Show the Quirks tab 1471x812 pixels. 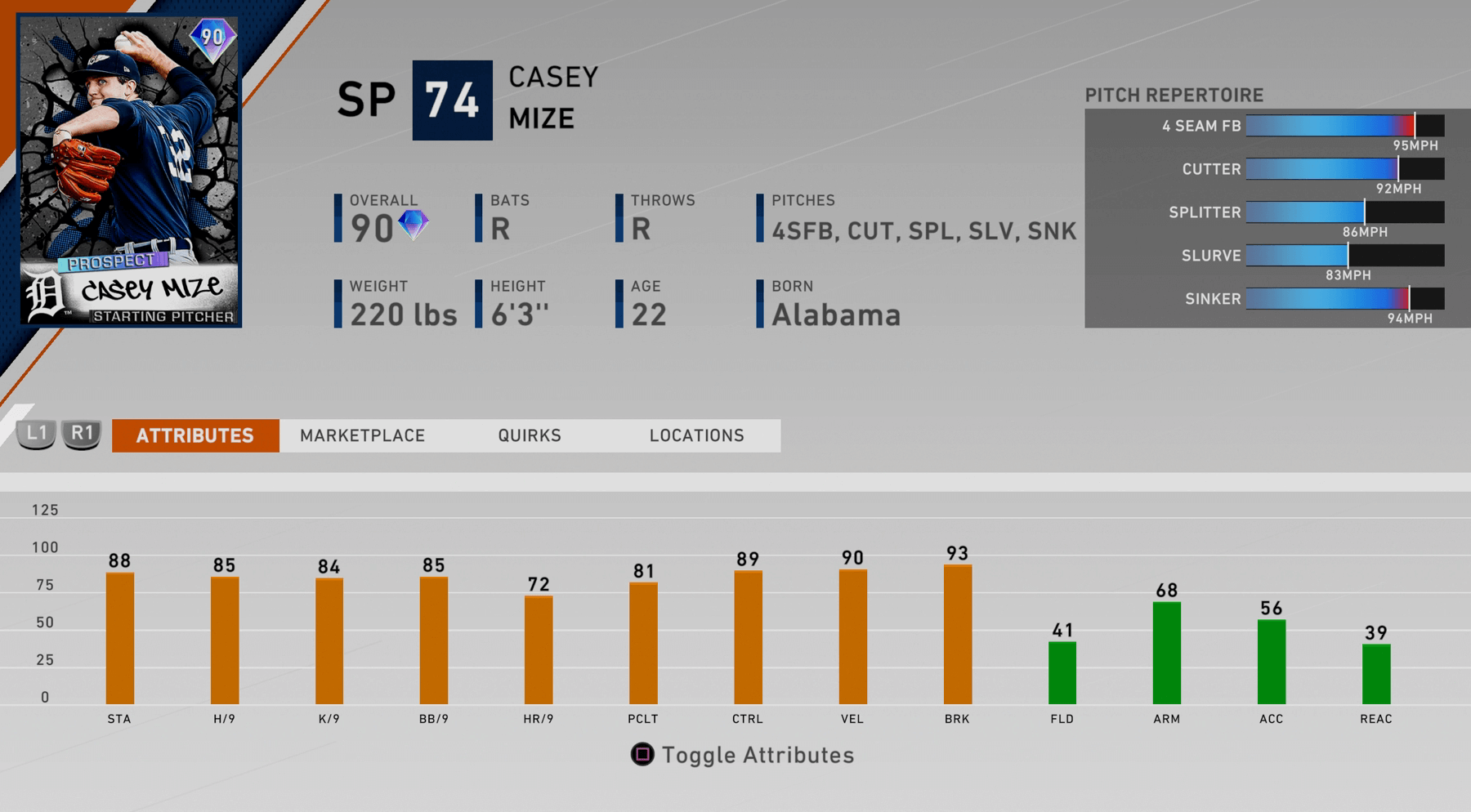point(530,435)
